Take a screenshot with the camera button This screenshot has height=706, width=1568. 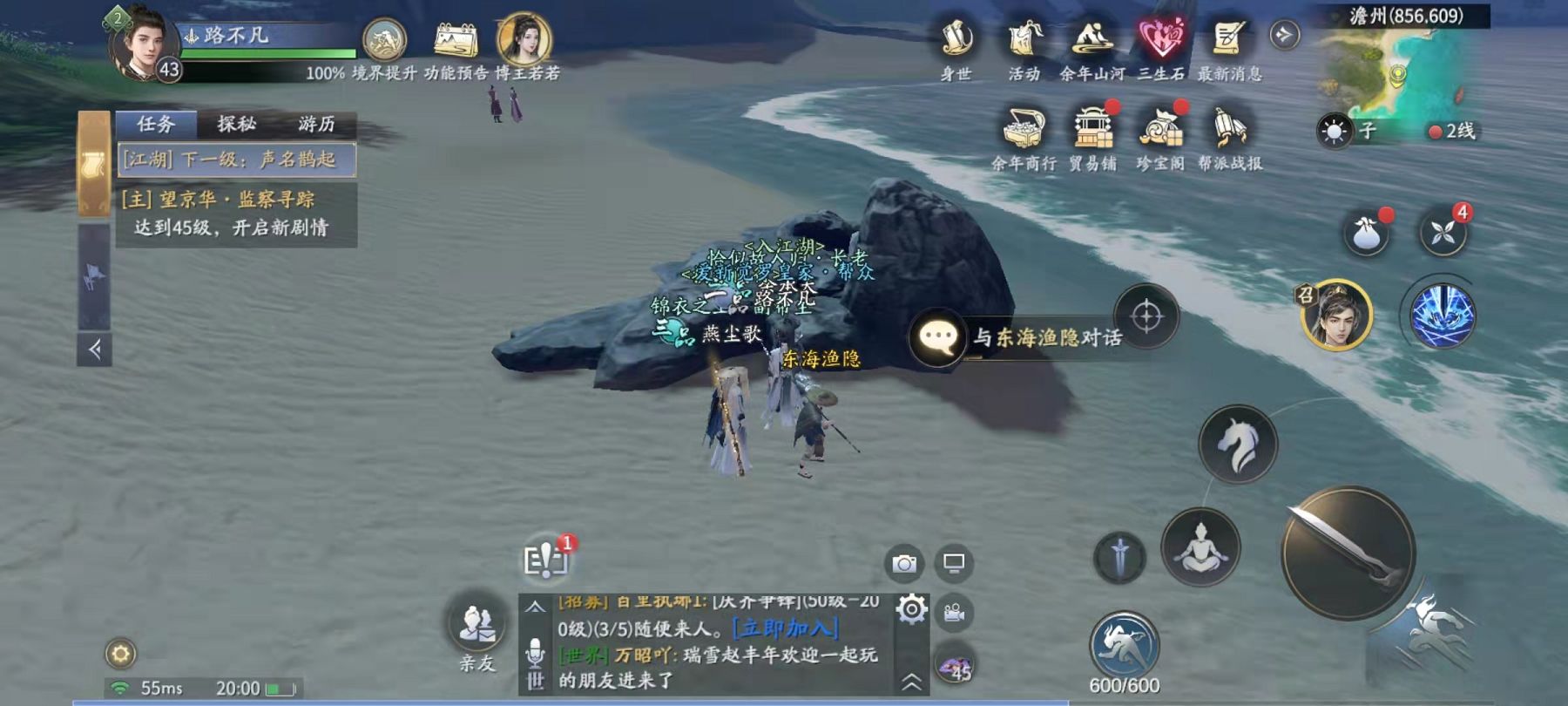point(904,564)
